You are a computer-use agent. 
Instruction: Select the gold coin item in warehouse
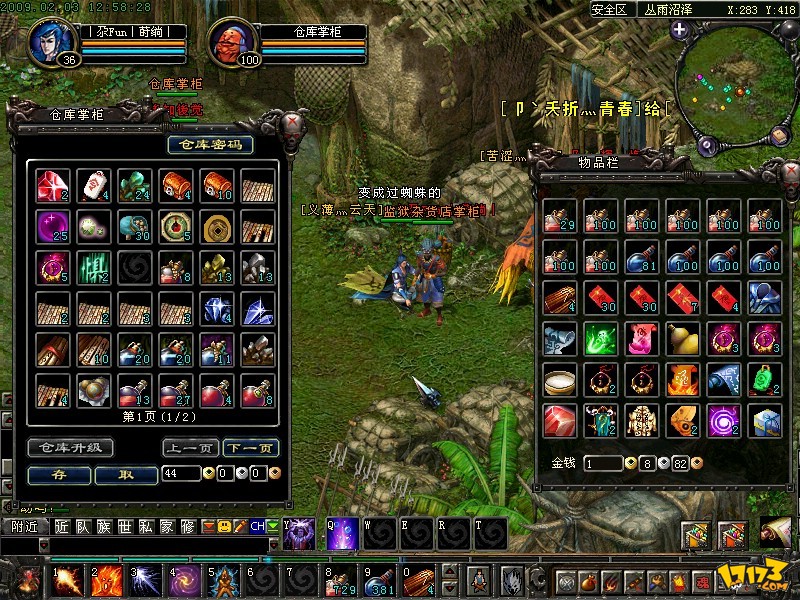(216, 227)
